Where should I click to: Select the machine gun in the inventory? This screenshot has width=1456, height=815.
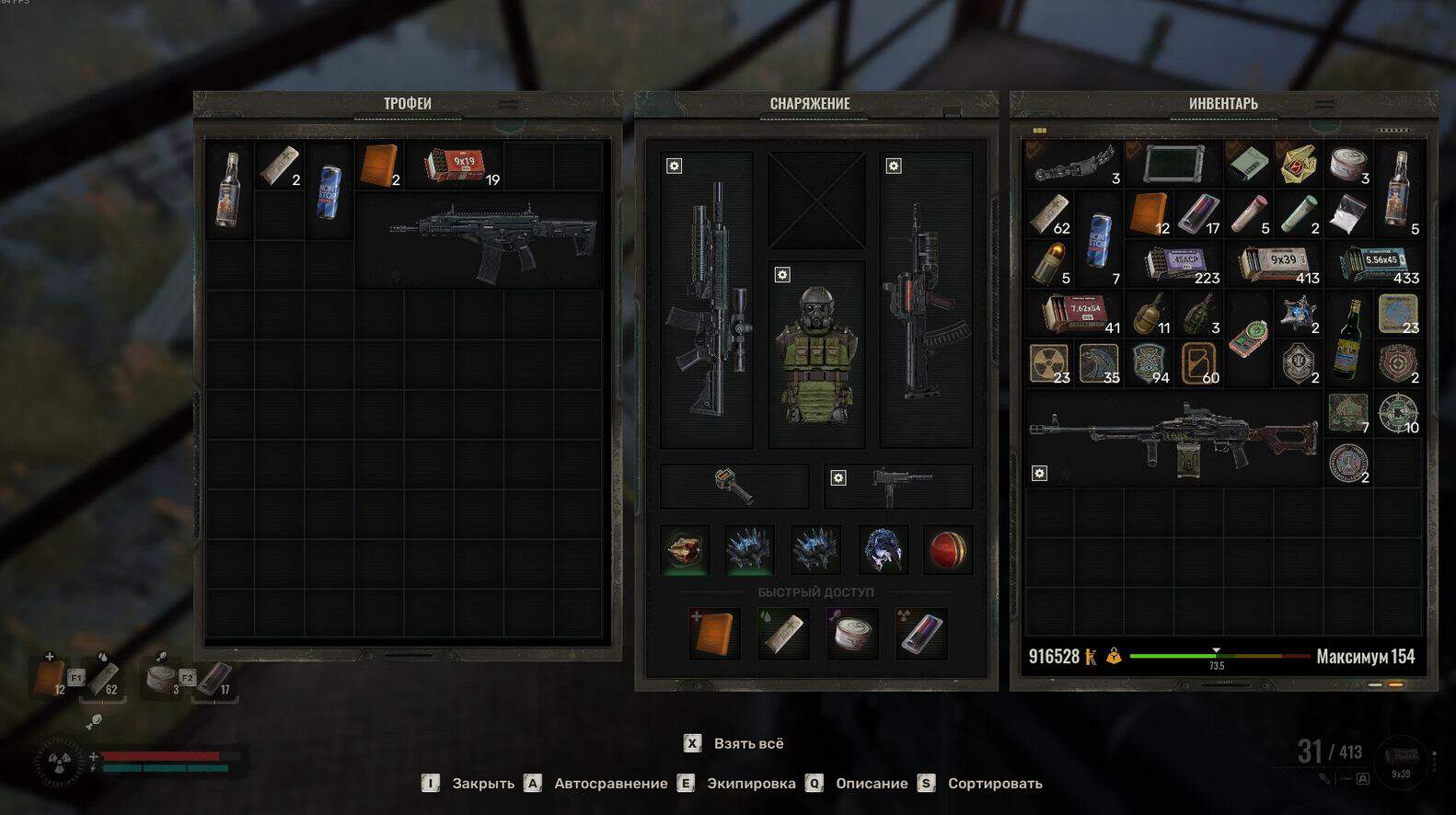pyautogui.click(x=1173, y=438)
